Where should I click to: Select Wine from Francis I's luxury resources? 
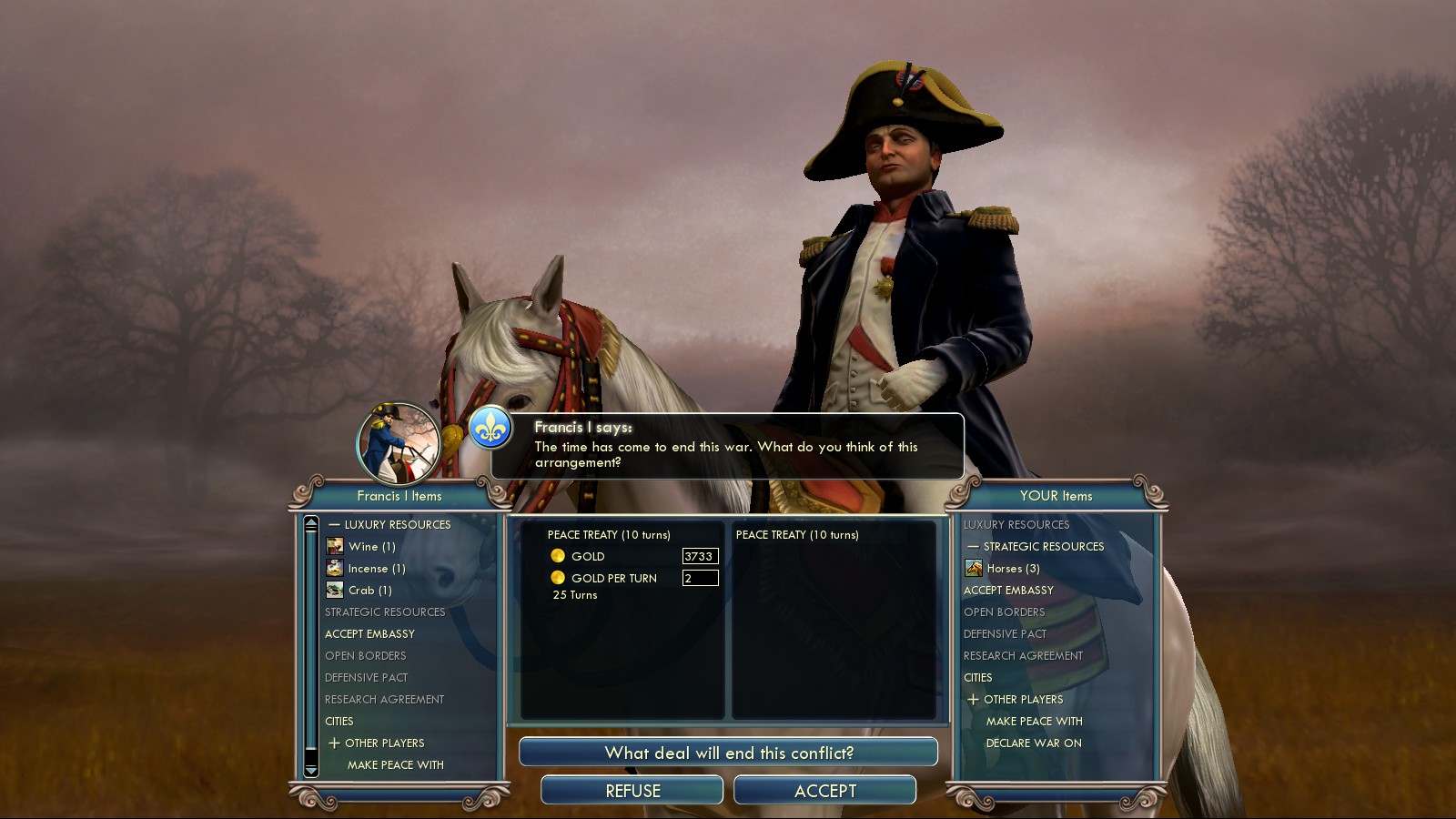(371, 546)
